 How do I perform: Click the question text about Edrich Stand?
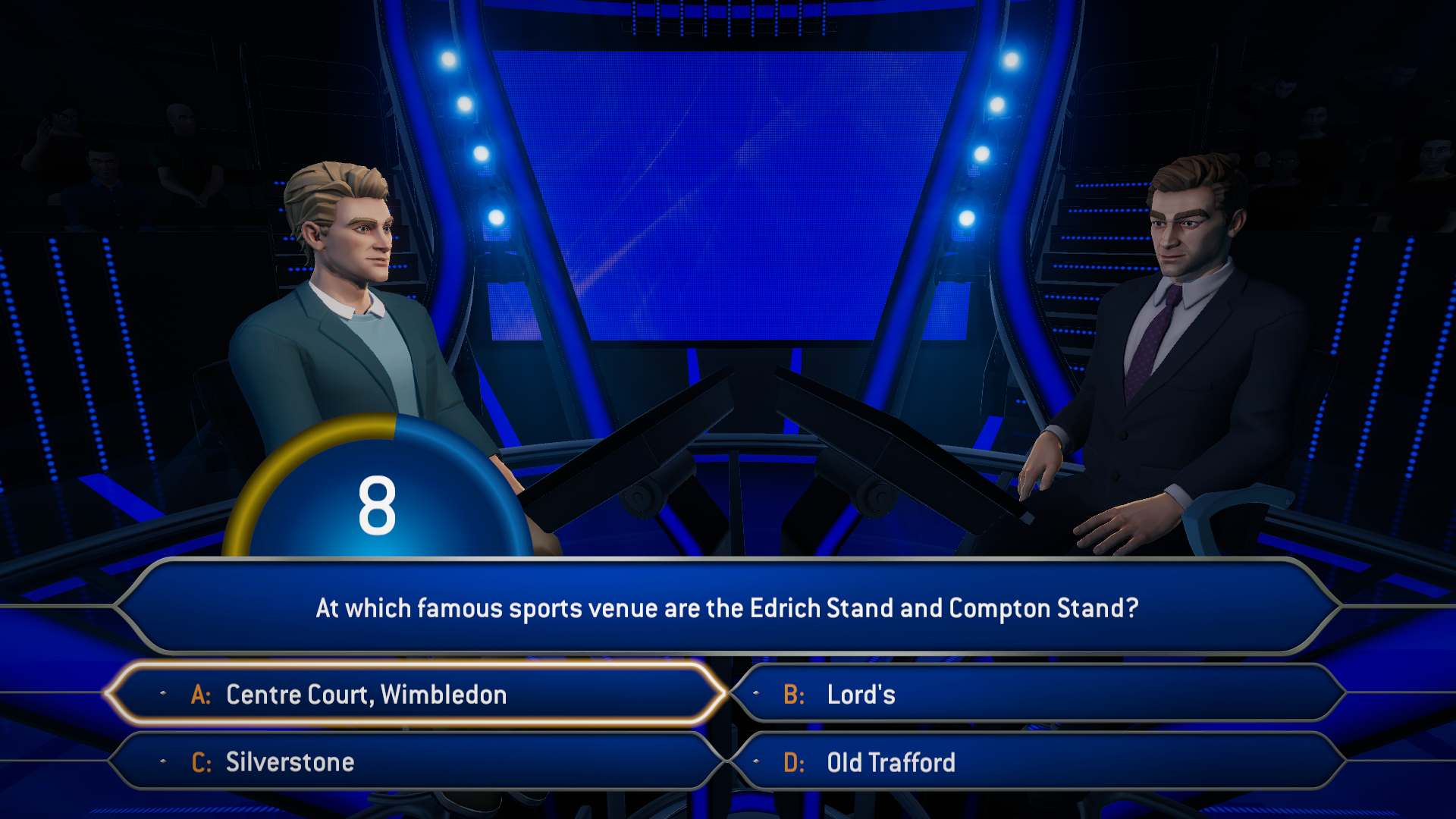(726, 607)
